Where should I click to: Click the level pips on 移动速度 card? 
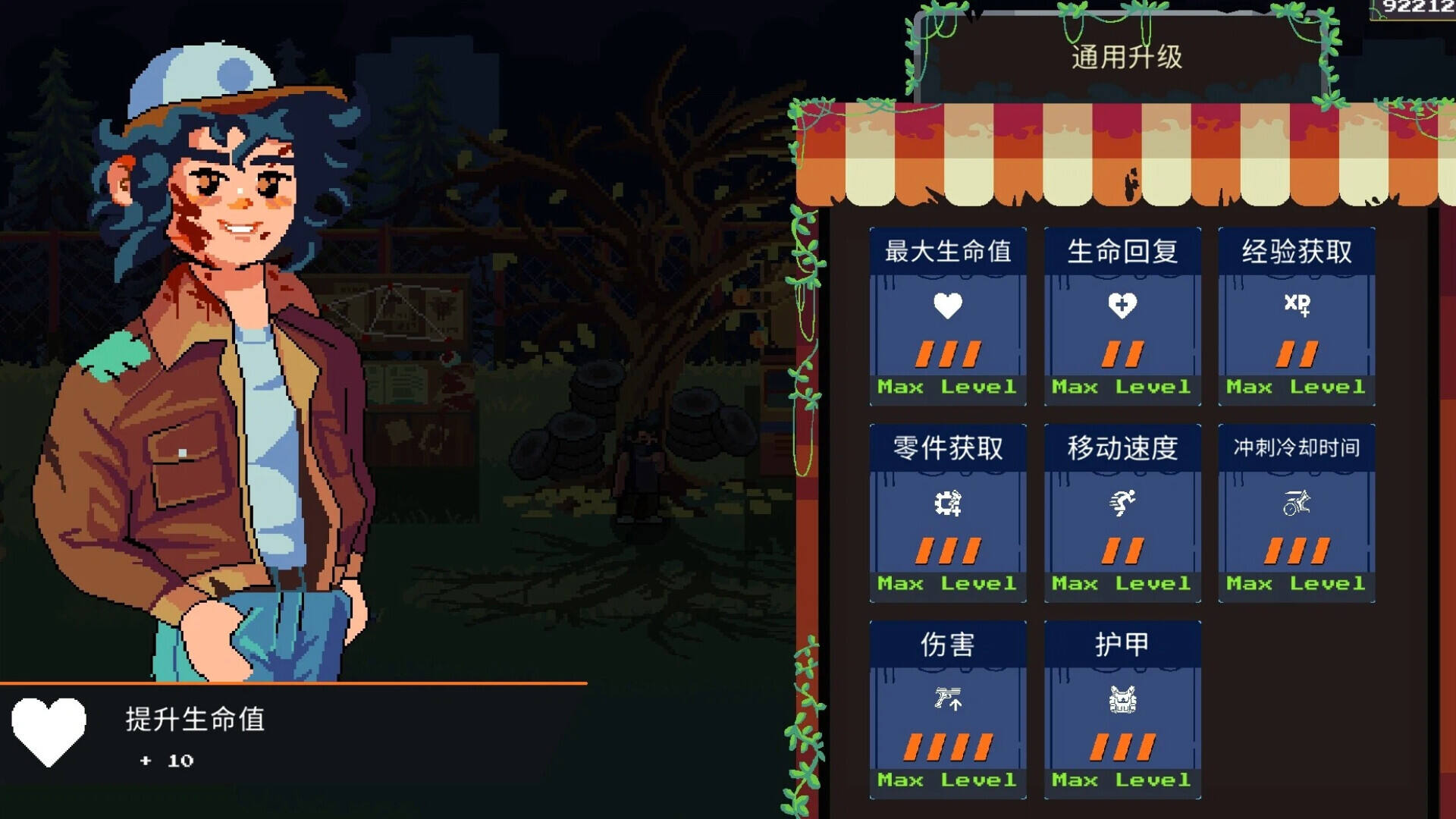tap(1122, 550)
